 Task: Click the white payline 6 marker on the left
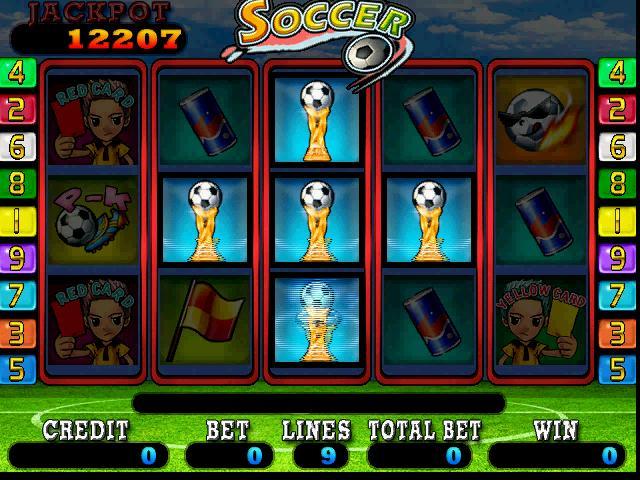pos(18,147)
